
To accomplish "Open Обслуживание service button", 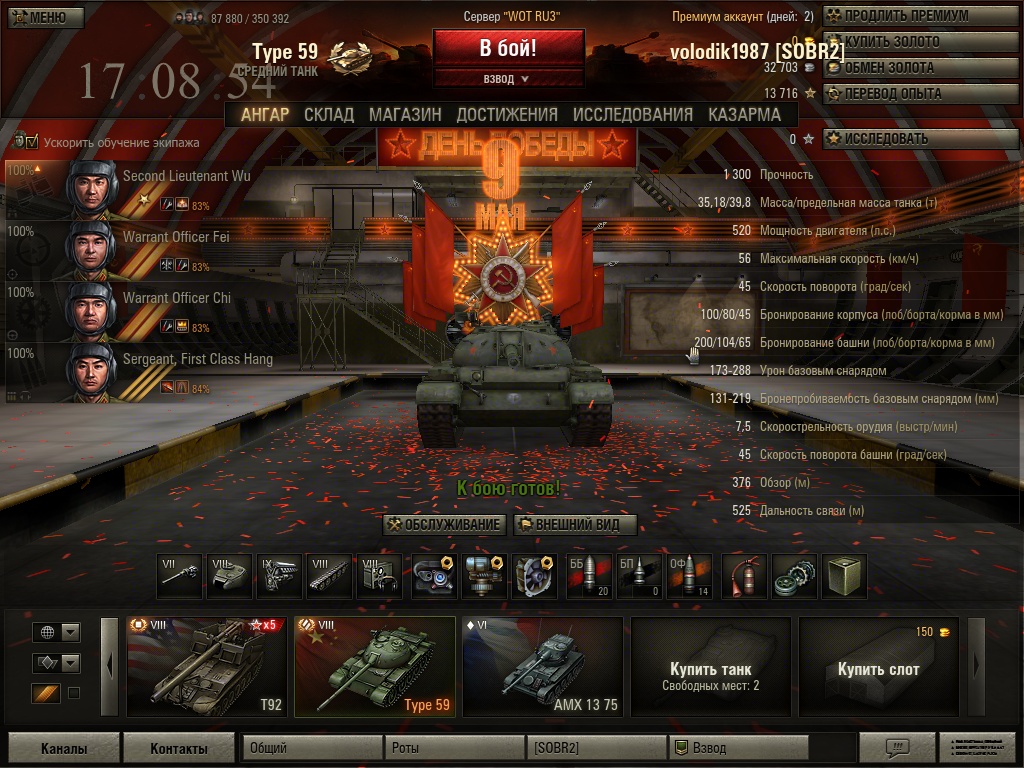I will (444, 524).
